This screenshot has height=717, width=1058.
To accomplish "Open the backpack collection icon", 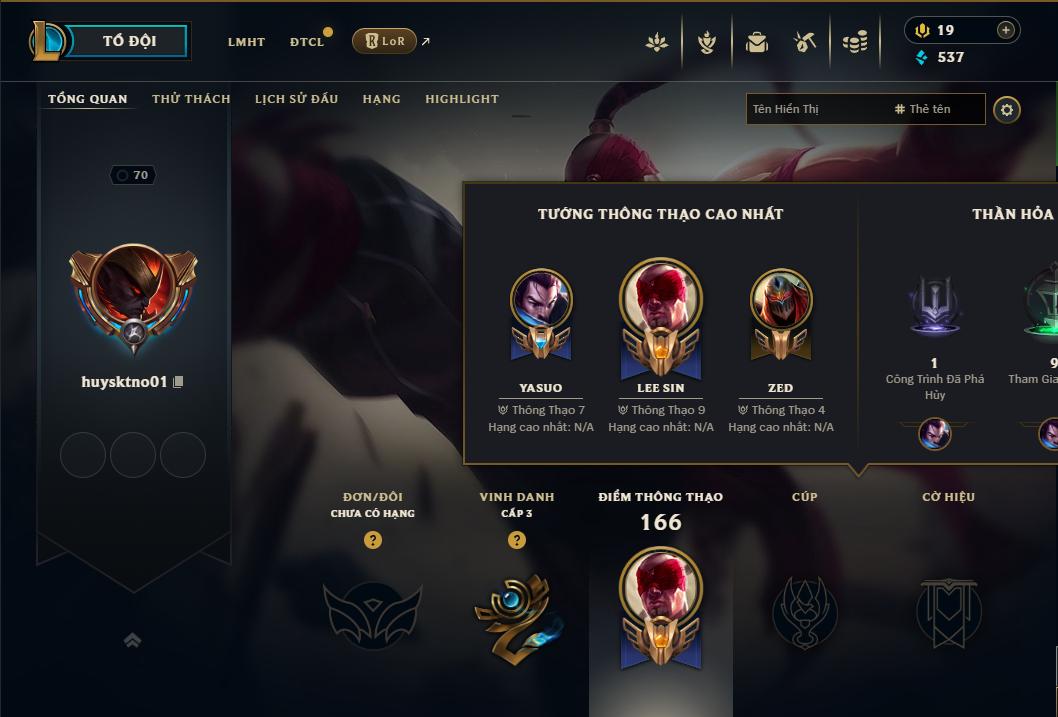I will coord(757,42).
